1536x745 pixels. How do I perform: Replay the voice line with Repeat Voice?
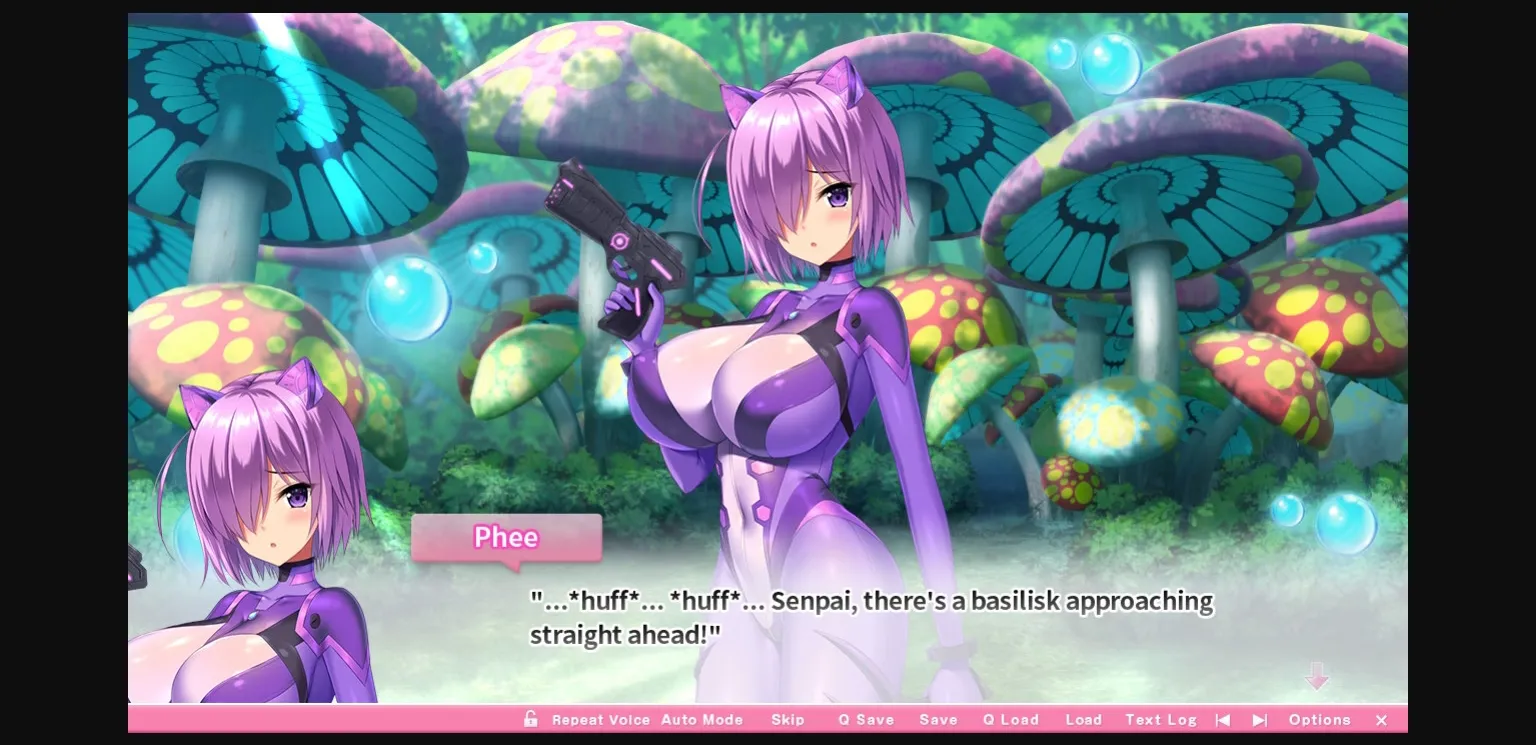click(601, 719)
